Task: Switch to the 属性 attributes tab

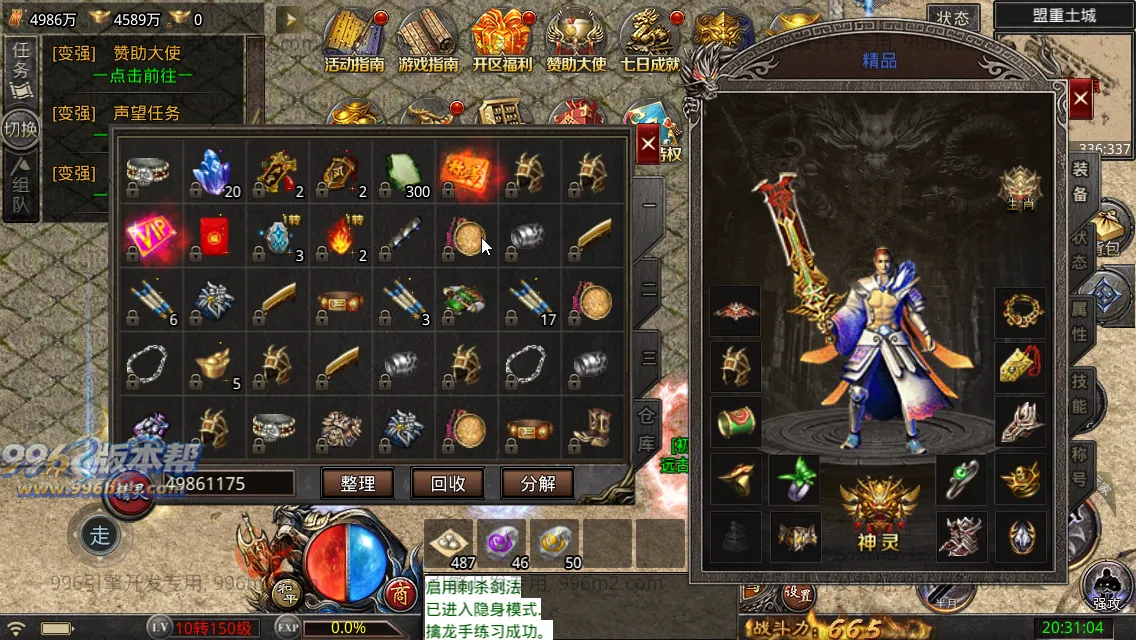Action: [1080, 321]
